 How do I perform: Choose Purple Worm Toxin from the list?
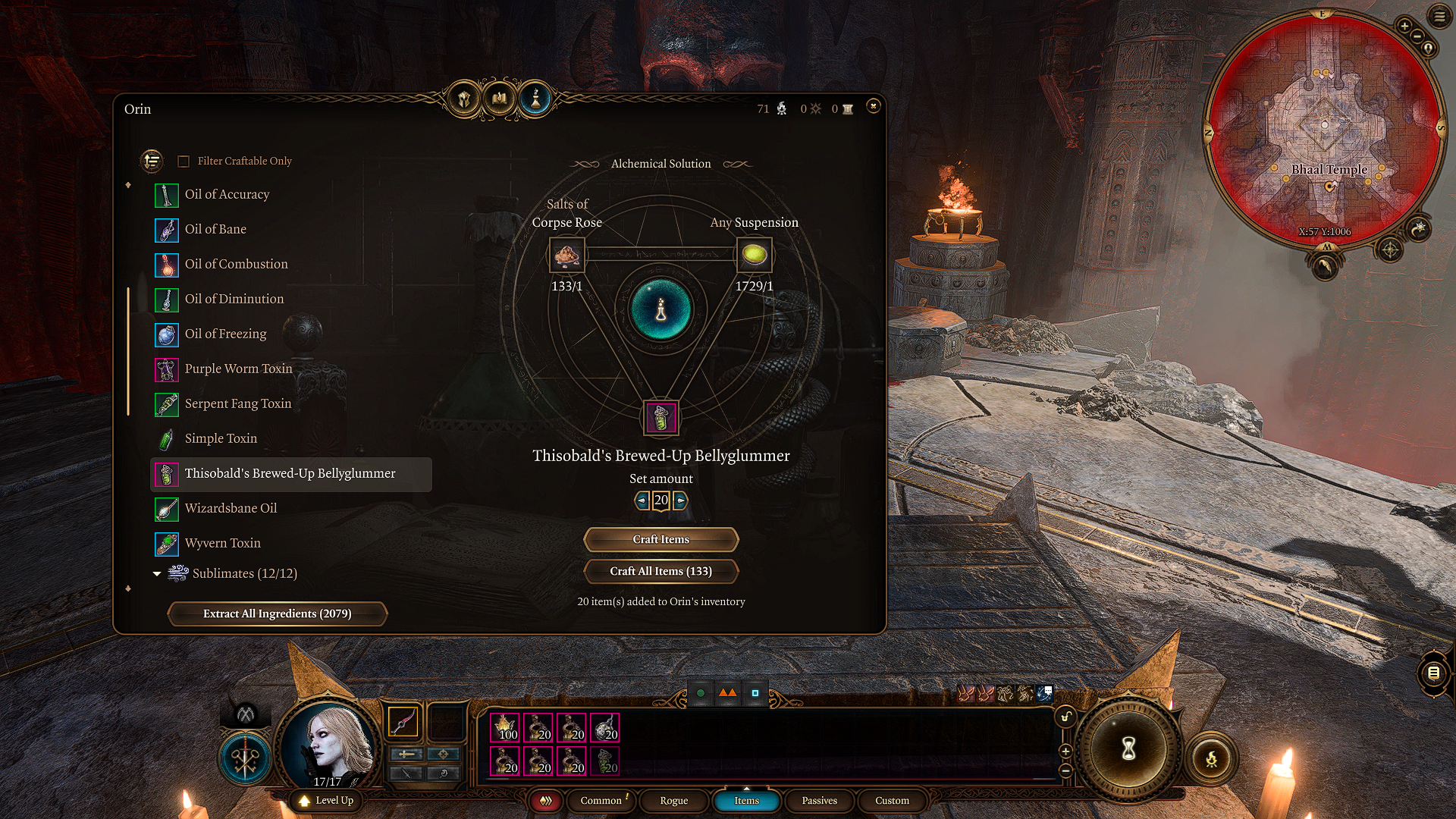point(238,369)
